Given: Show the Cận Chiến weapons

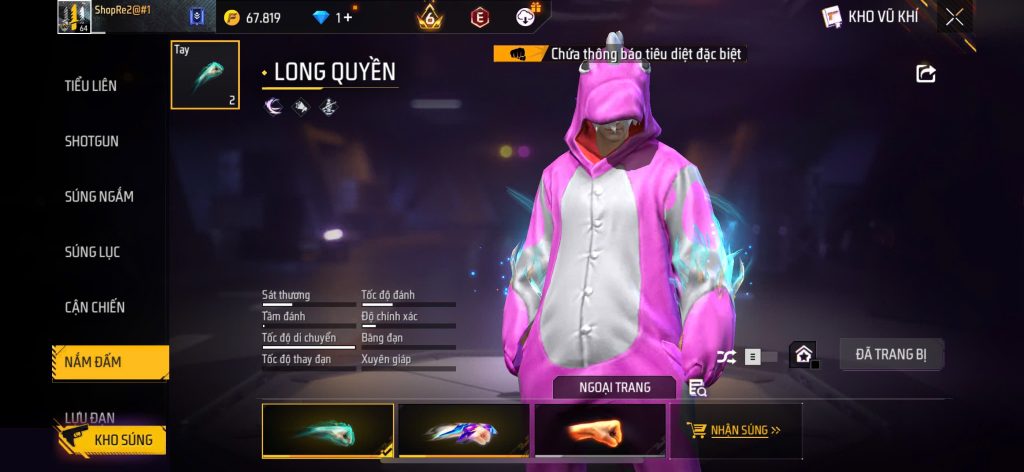Looking at the screenshot, I should point(95,307).
